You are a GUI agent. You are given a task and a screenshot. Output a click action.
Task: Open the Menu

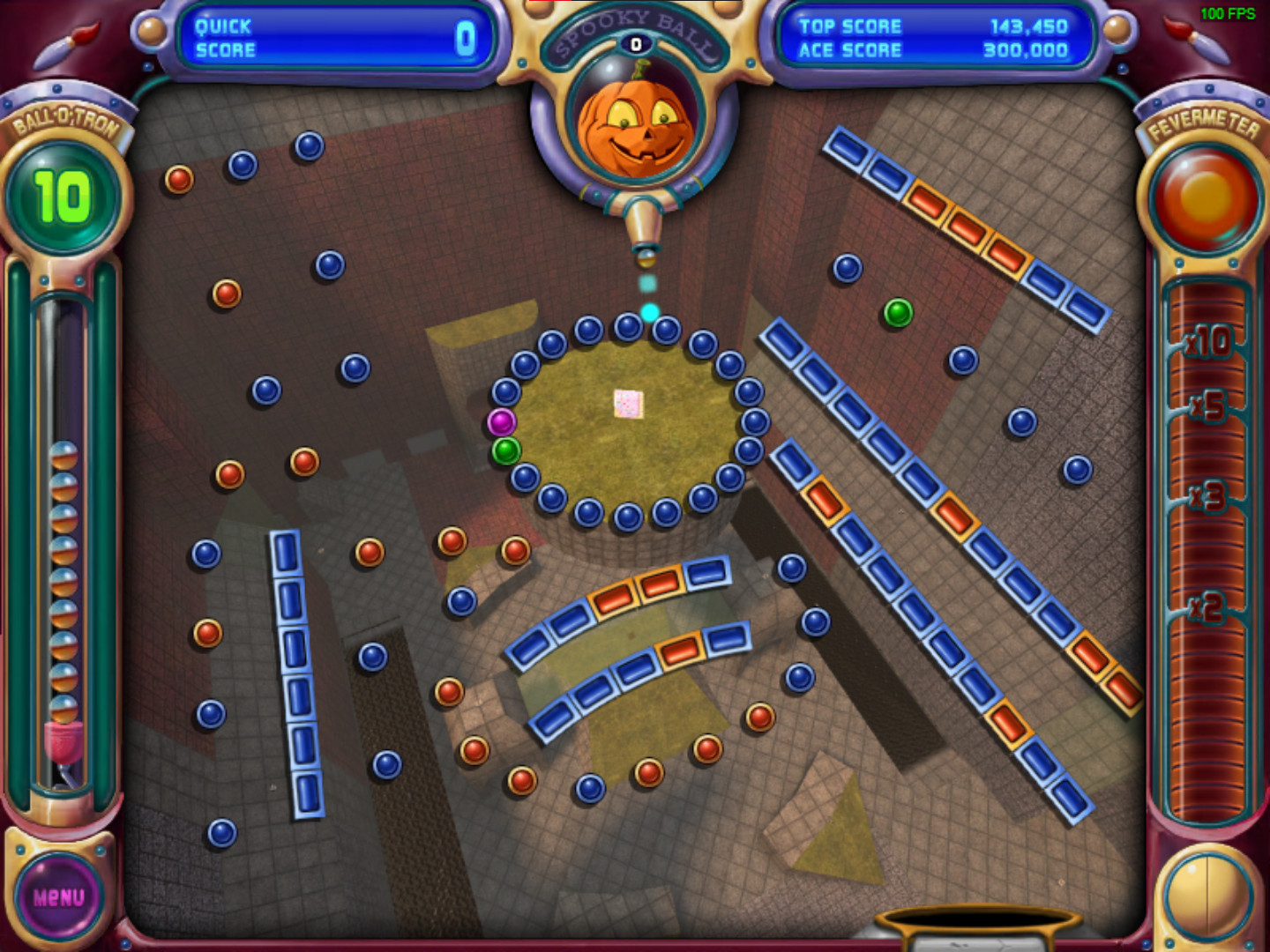coord(60,896)
